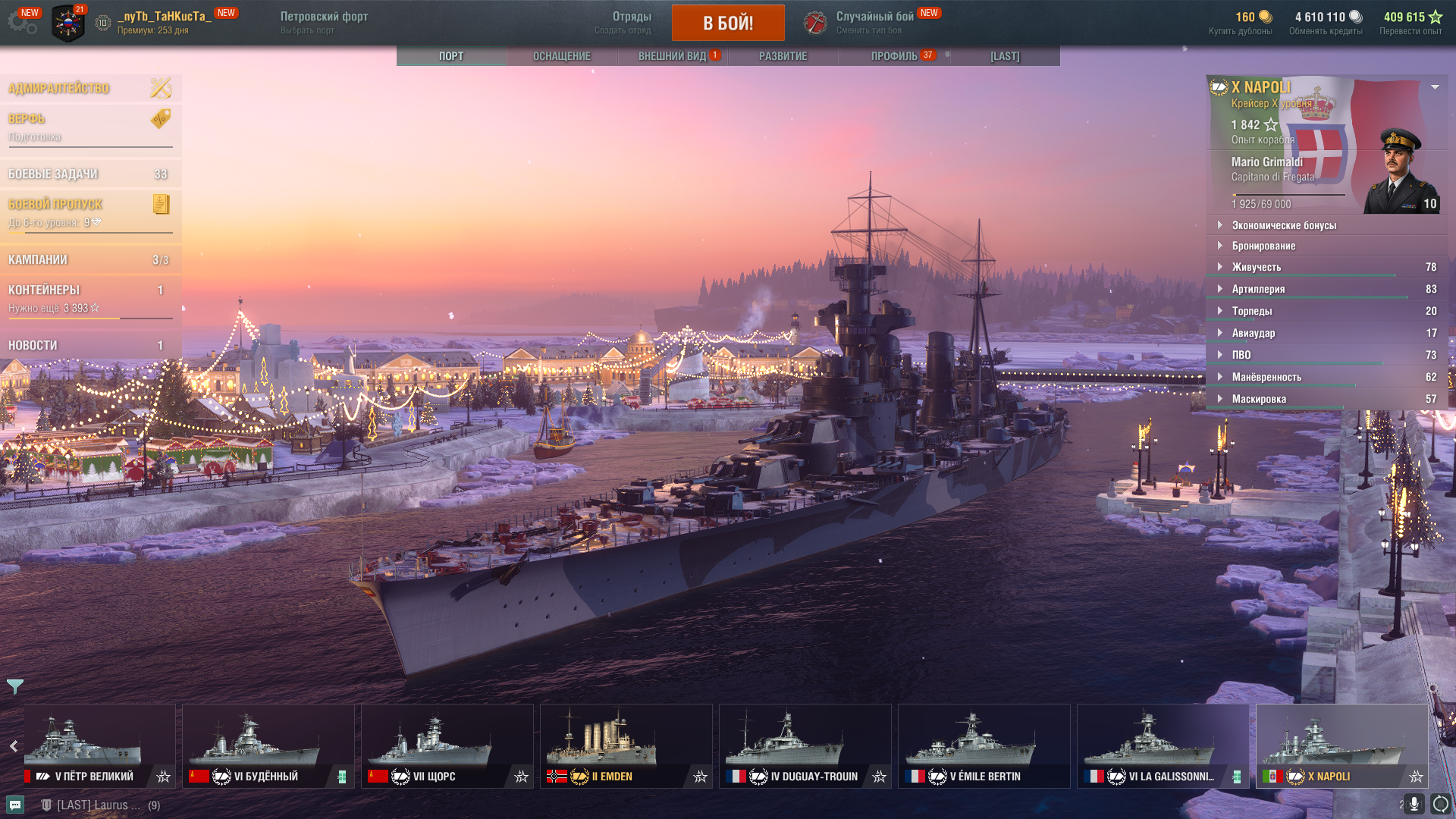Screen dimensions: 1456x819
Task: Open the ПРОФИЛЬ tab
Action: [894, 56]
